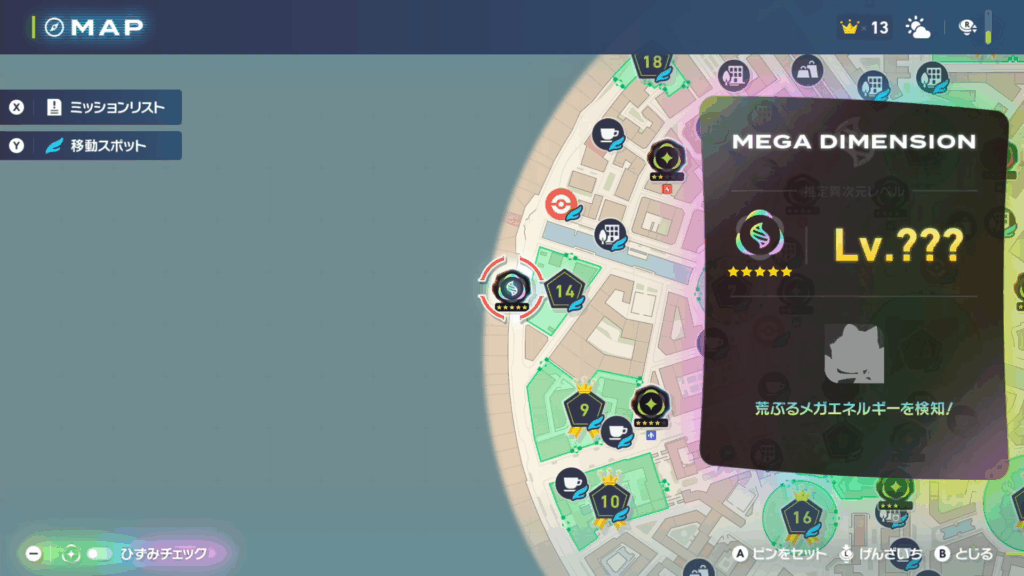
Task: Click the ピンをセット set pin option
Action: 768,553
